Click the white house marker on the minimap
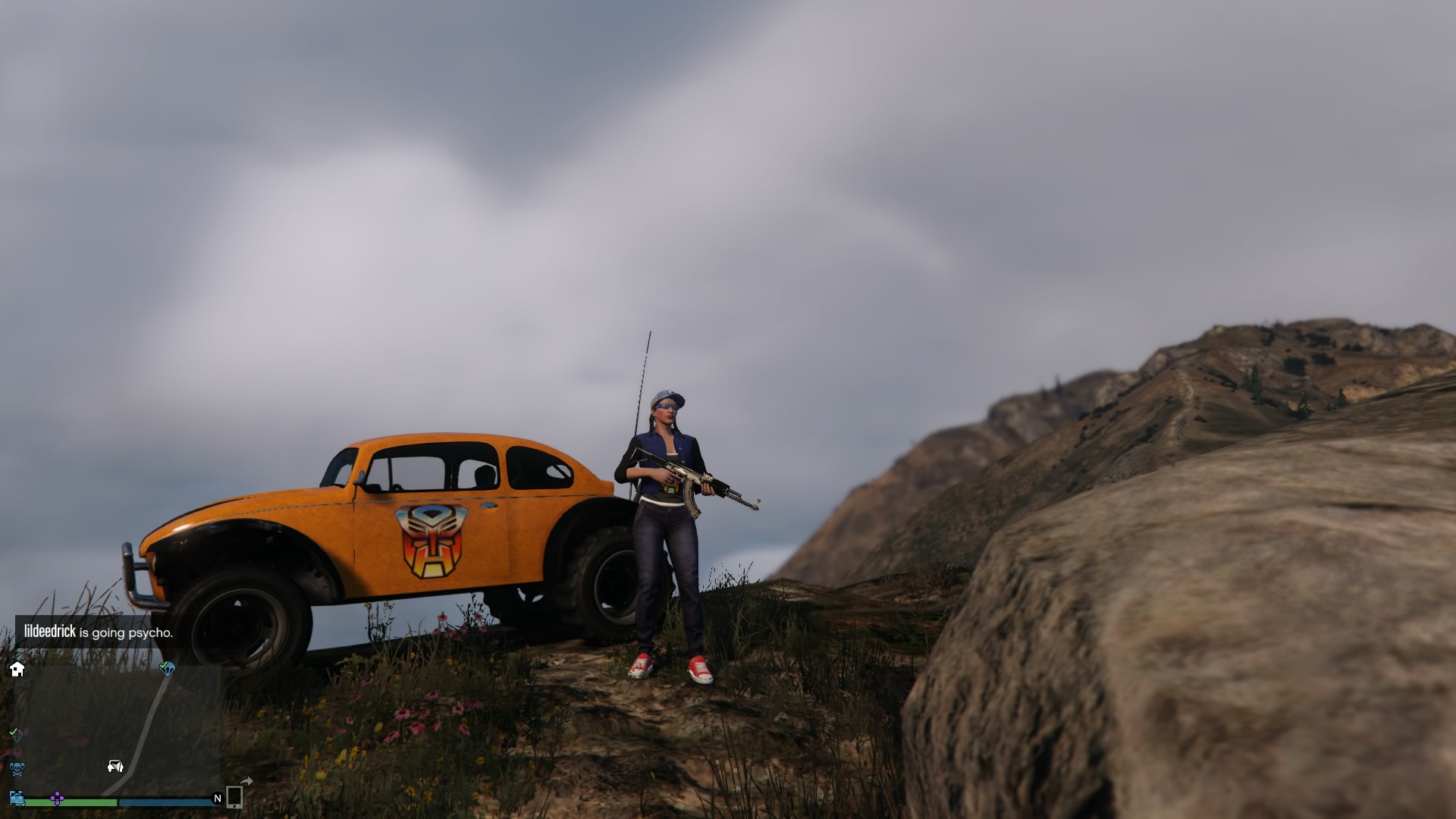The width and height of the screenshot is (1456, 819). tap(17, 669)
